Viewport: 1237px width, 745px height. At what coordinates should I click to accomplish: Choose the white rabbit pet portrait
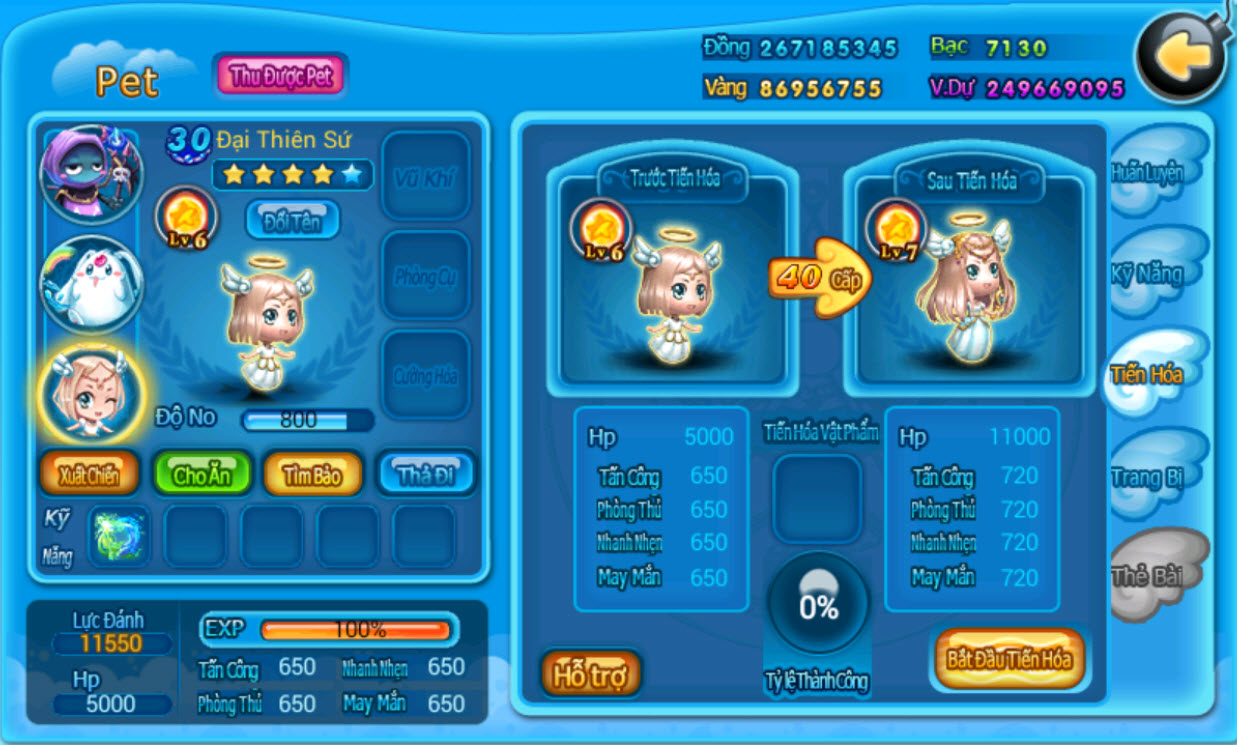click(x=91, y=286)
